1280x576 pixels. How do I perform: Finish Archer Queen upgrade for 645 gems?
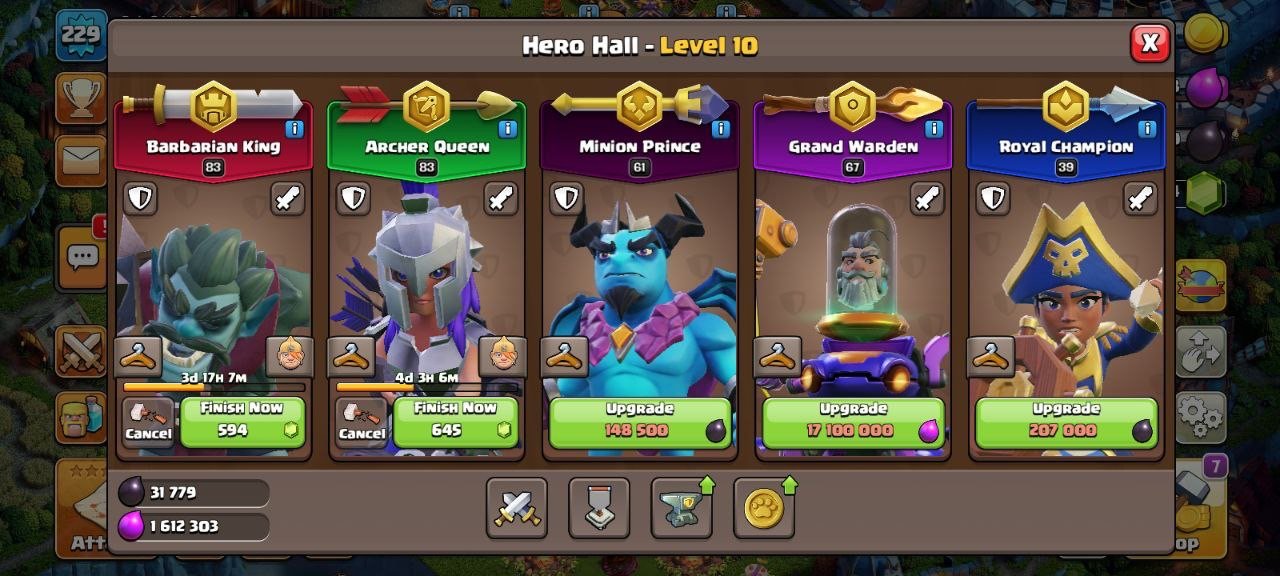pos(456,422)
